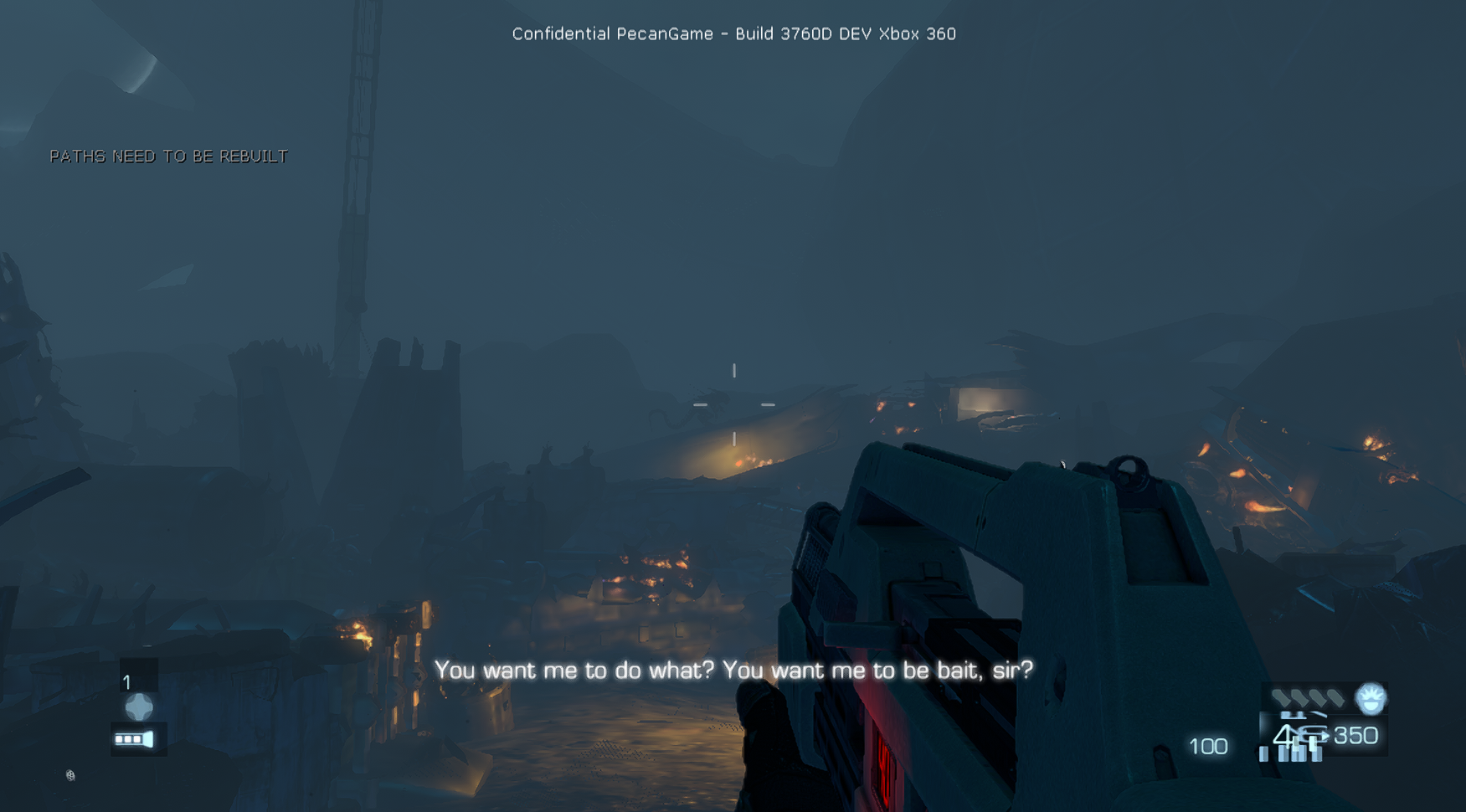The height and width of the screenshot is (812, 1466).
Task: Click the leftmost small bullet round icon
Action: (x=1263, y=755)
